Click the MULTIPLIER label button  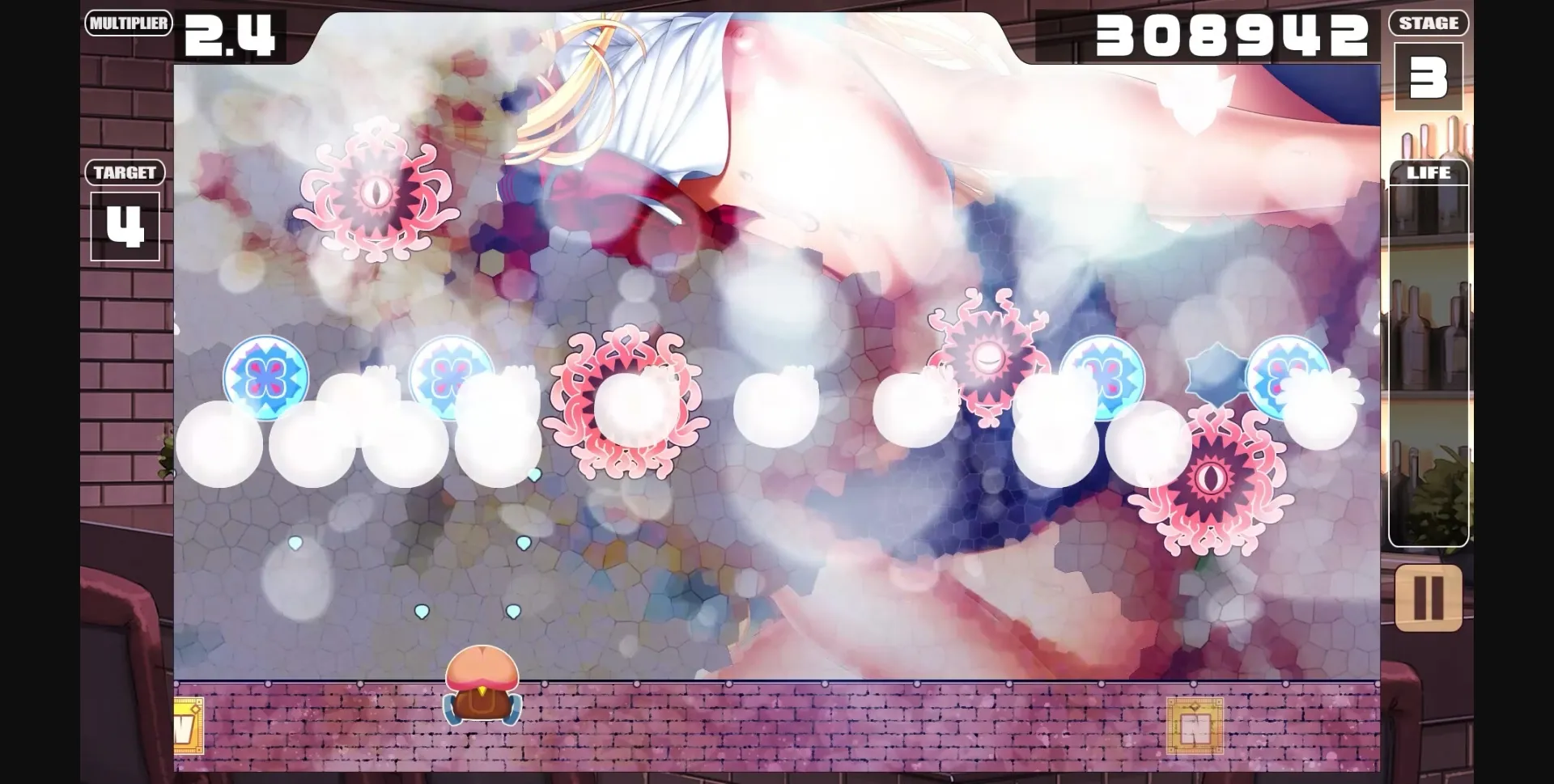coord(129,23)
